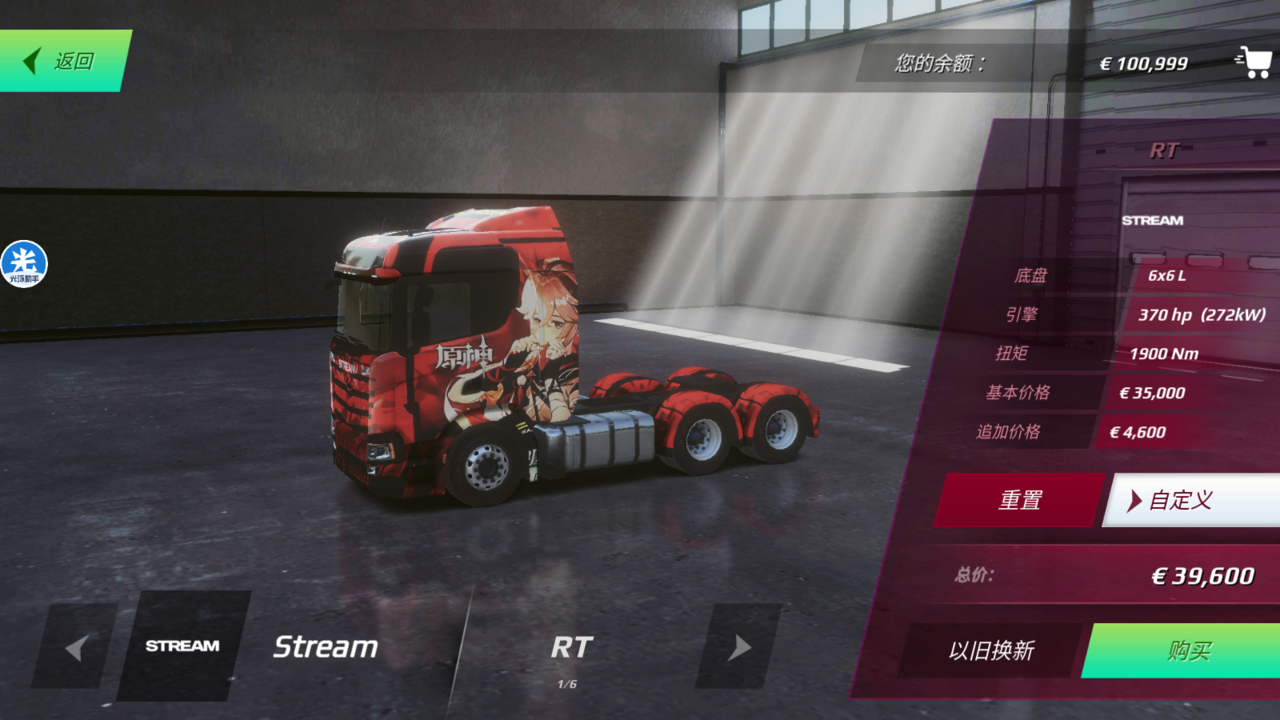
Task: Tap the round blue overlay badge
Action: tap(24, 264)
